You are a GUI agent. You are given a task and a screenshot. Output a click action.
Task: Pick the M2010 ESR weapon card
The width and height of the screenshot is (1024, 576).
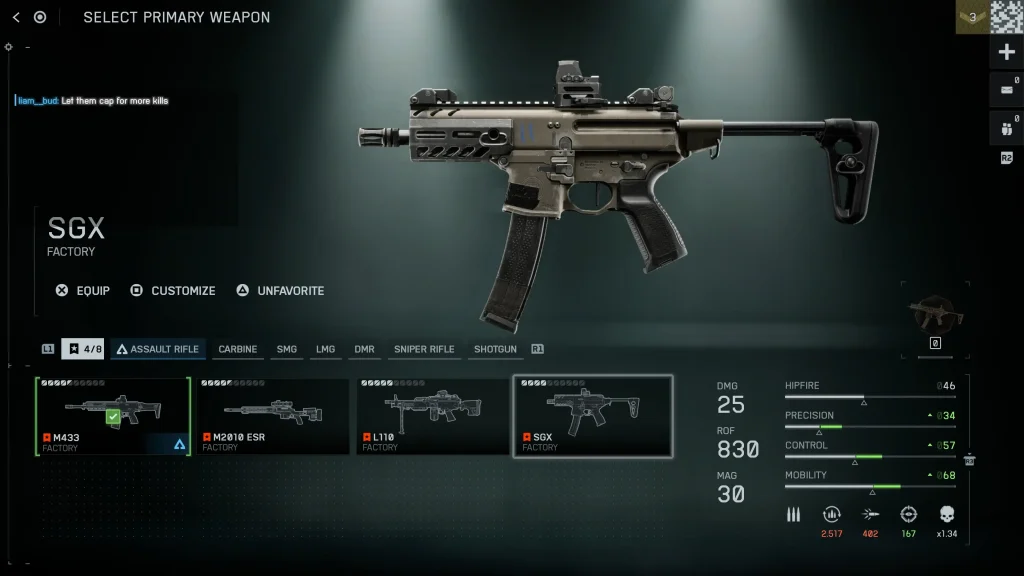tap(273, 416)
